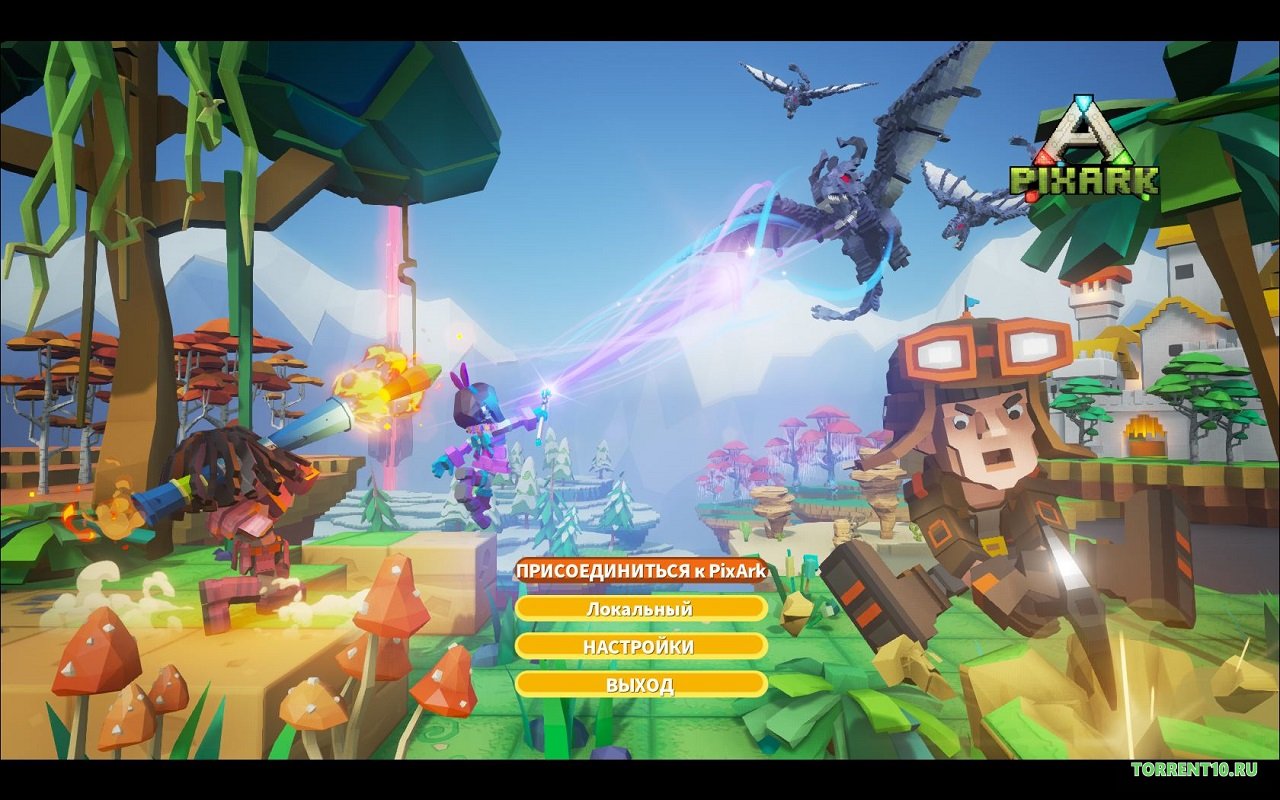This screenshot has height=800, width=1280.
Task: Select the Локальный game option
Action: pos(640,608)
